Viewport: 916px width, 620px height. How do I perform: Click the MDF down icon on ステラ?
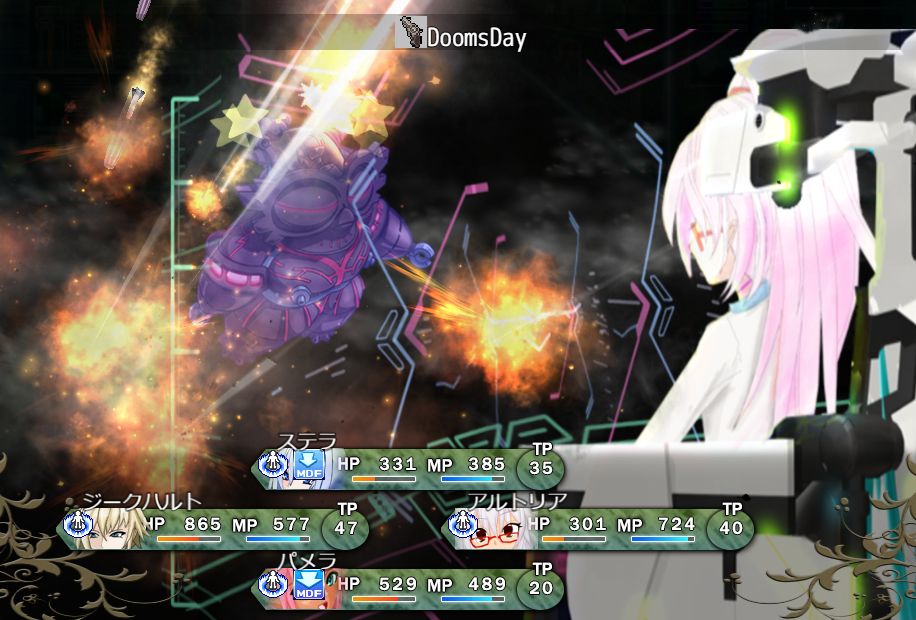309,465
